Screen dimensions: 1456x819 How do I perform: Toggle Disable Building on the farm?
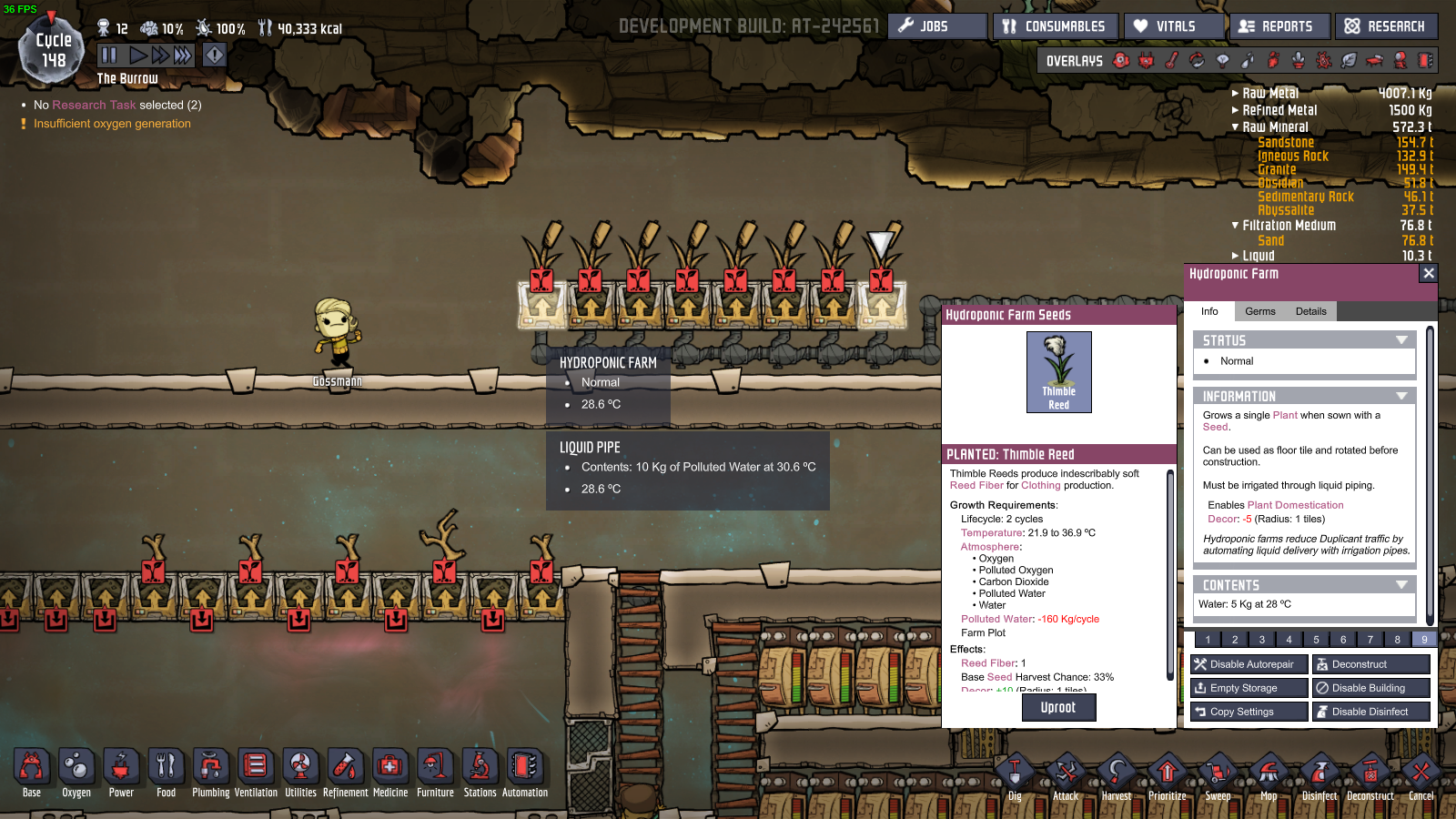pos(1370,687)
